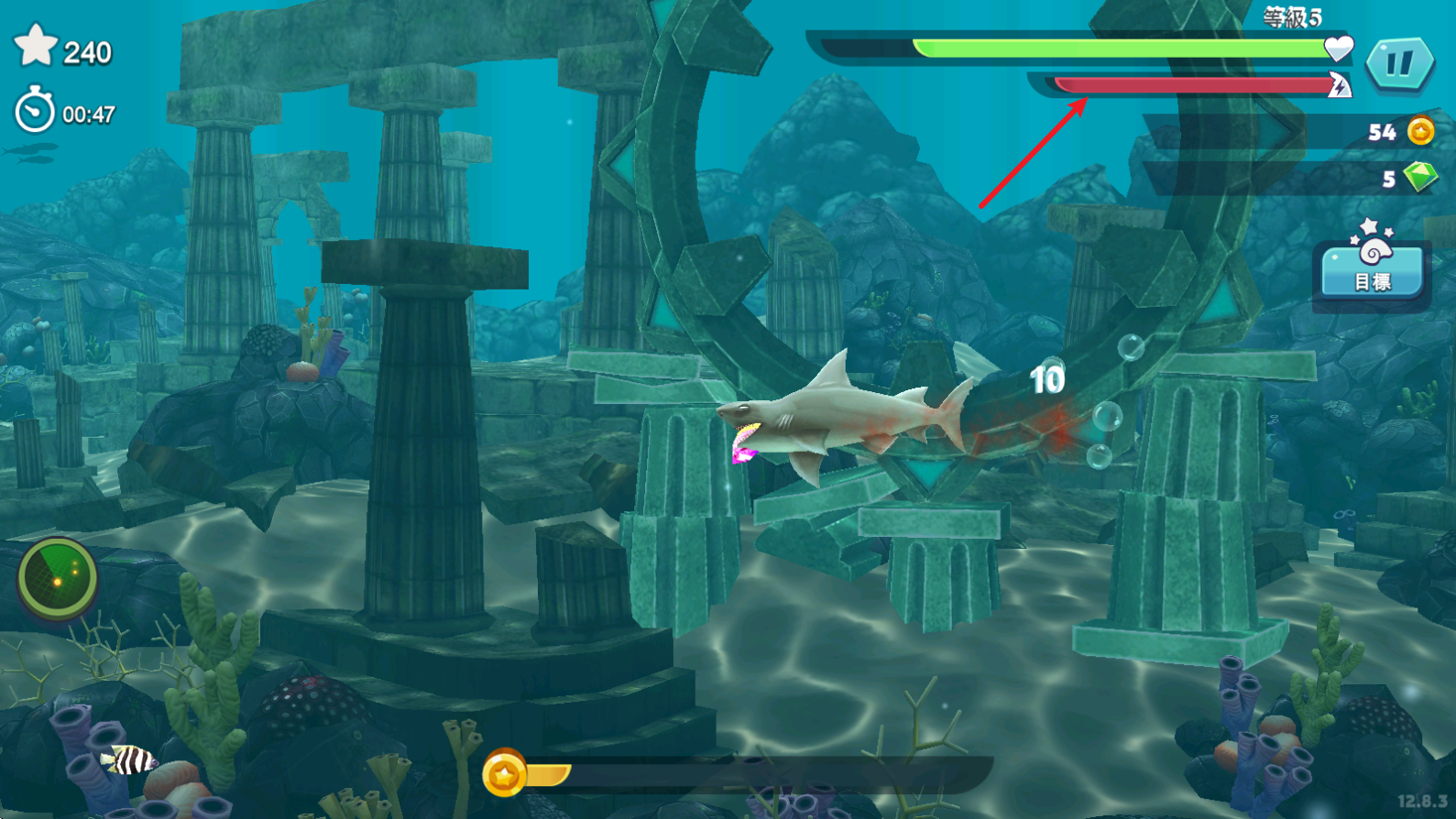Pause the game with the pause button

click(x=1399, y=63)
